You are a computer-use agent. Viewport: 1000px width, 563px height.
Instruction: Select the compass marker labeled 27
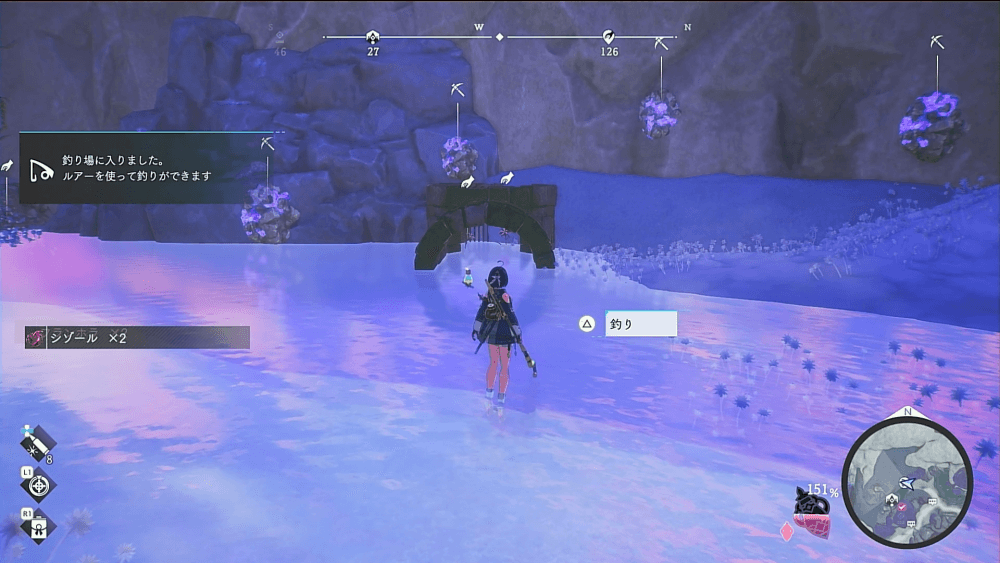373,37
